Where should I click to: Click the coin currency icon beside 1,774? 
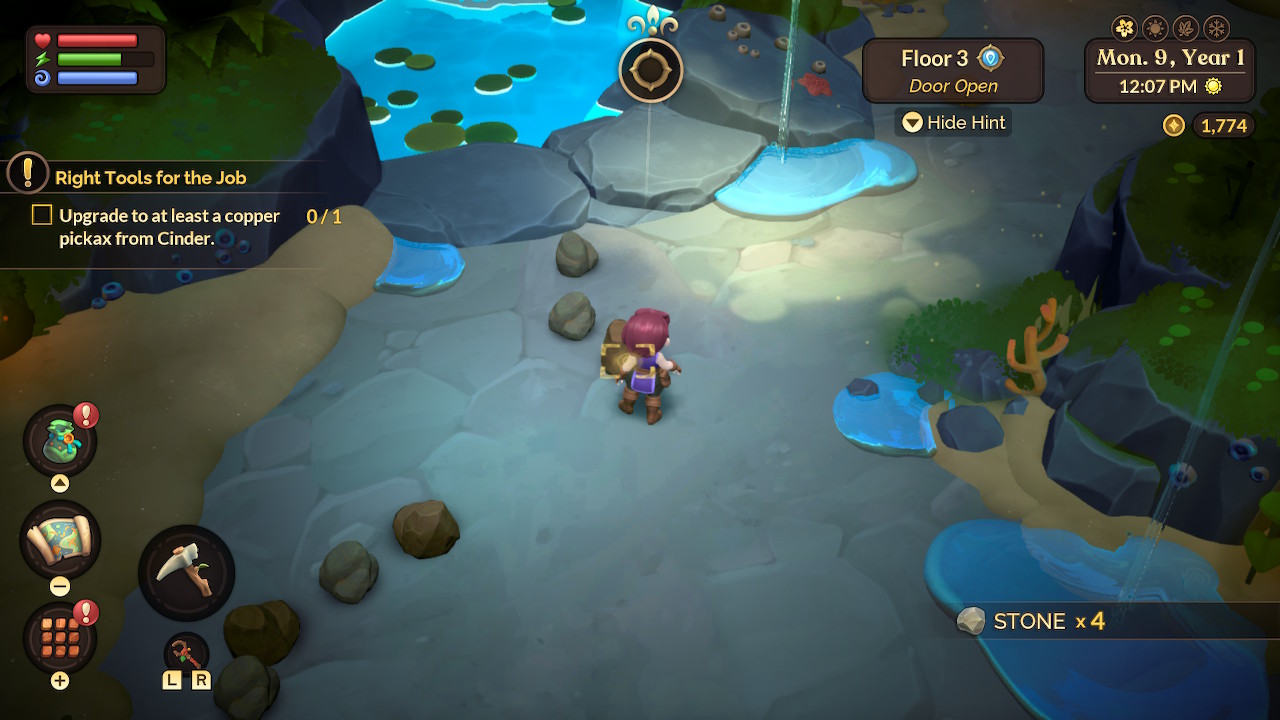tap(1172, 126)
